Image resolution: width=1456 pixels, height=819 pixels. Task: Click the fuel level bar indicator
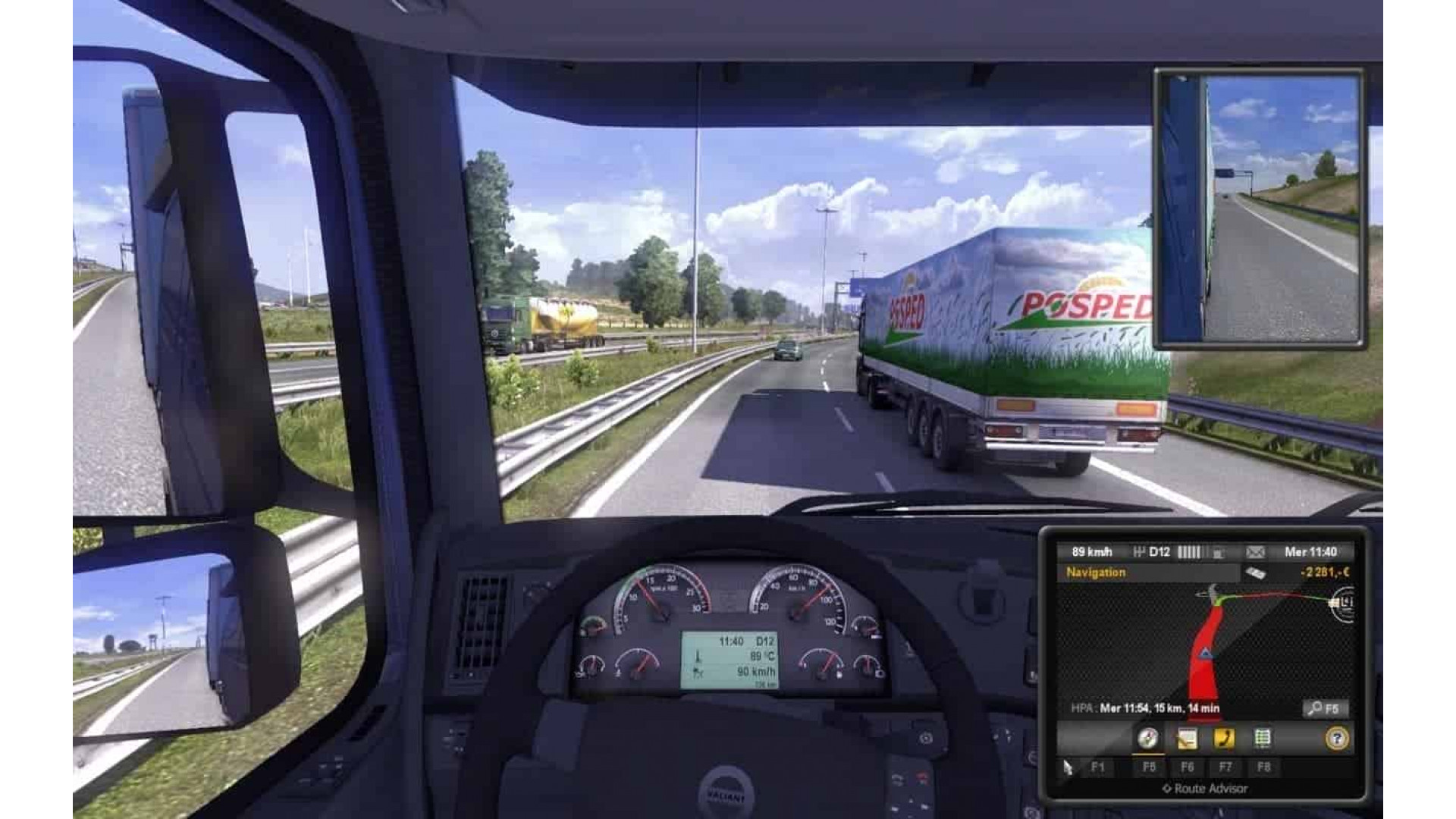click(1191, 552)
